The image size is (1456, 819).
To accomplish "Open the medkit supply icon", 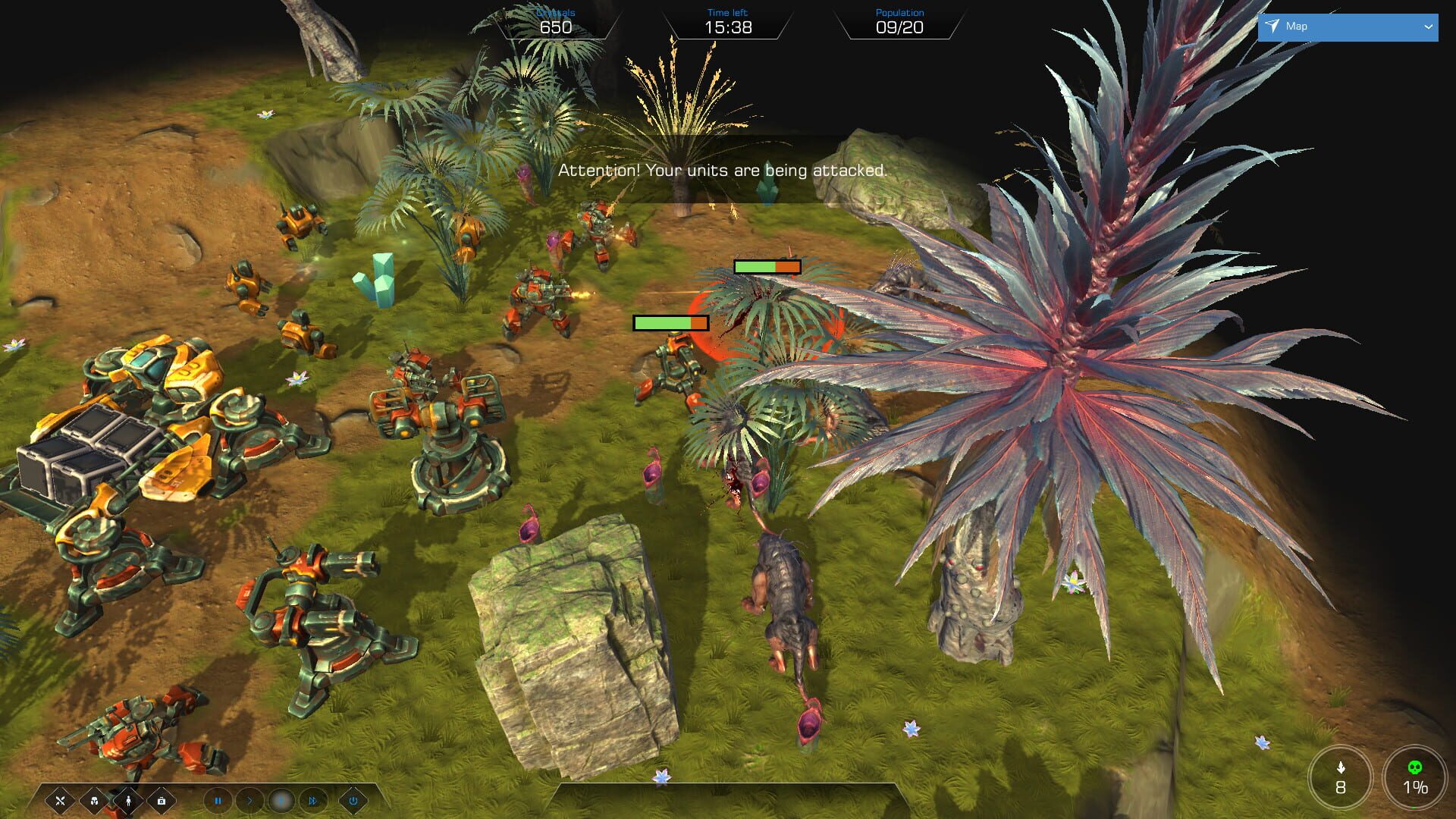I will pyautogui.click(x=161, y=802).
